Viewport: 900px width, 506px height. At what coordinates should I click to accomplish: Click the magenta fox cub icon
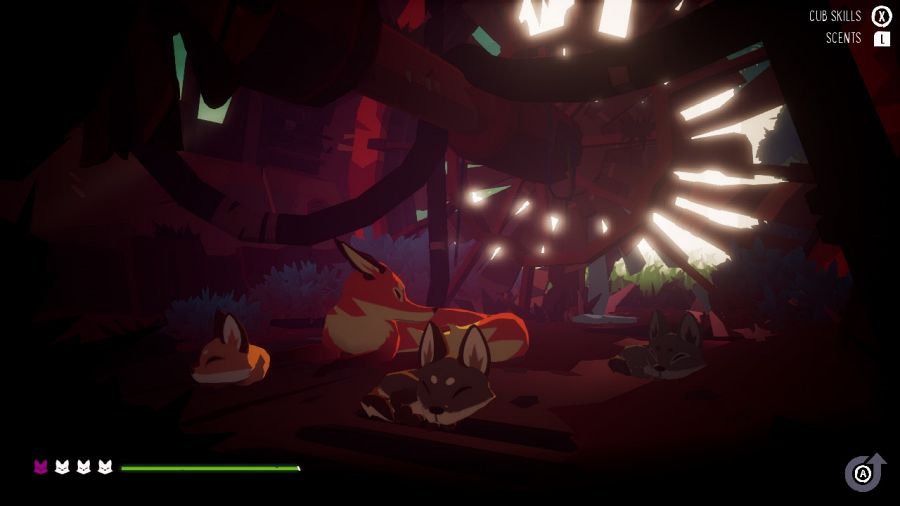pyautogui.click(x=41, y=466)
